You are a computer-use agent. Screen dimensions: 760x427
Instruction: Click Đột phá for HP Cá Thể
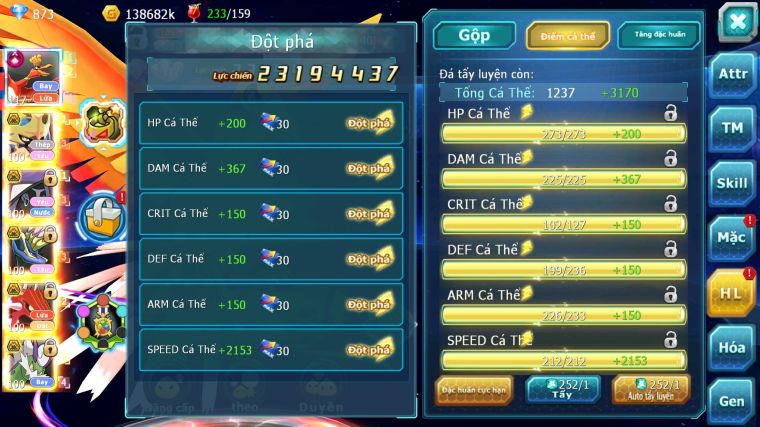(x=370, y=123)
